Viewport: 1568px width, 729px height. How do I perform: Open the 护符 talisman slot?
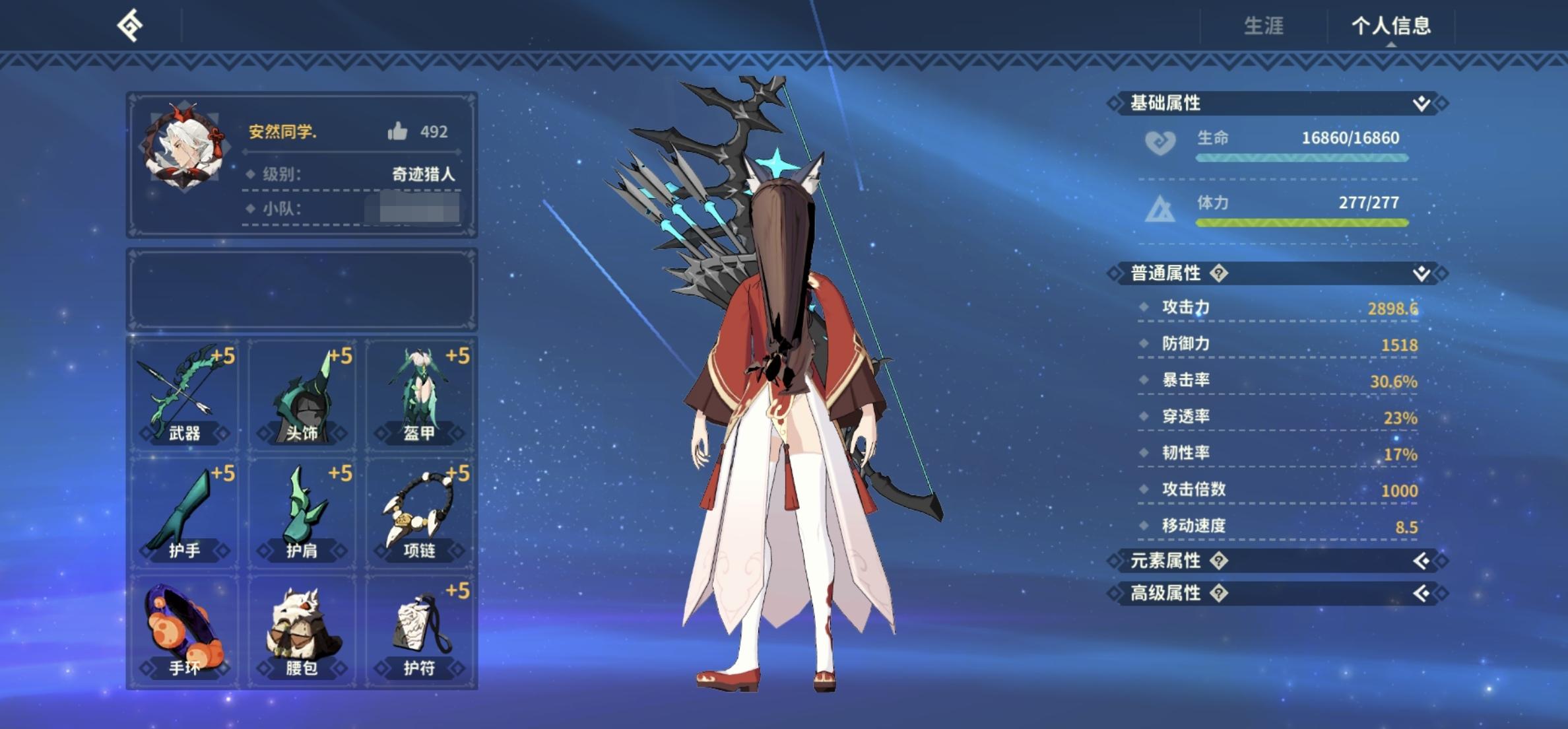pyautogui.click(x=419, y=629)
